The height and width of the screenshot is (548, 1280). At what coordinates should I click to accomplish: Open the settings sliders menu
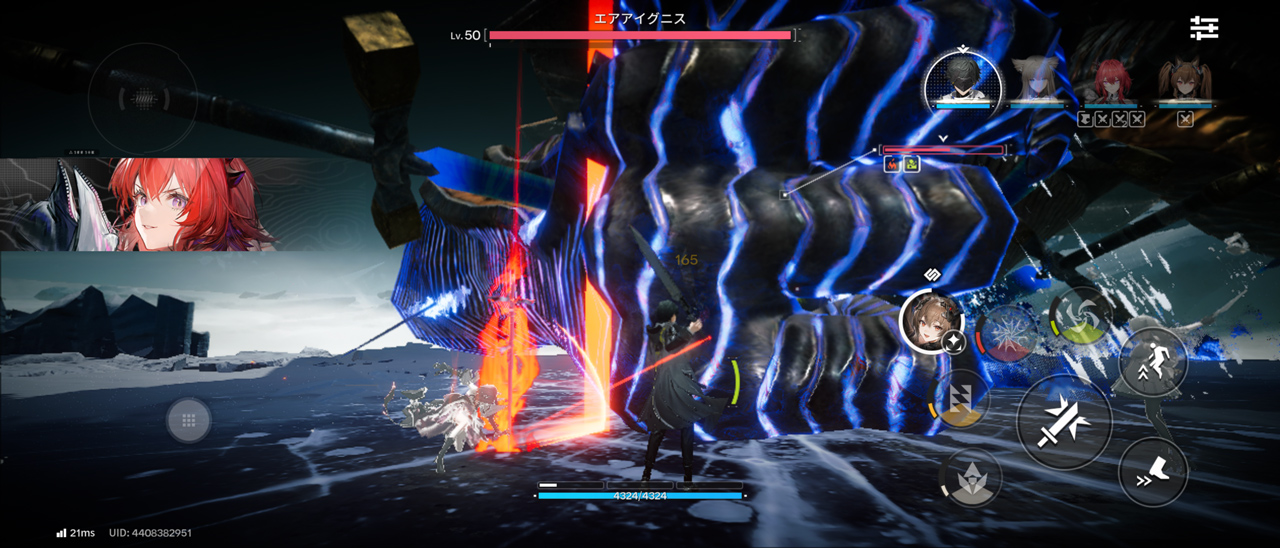point(1204,28)
